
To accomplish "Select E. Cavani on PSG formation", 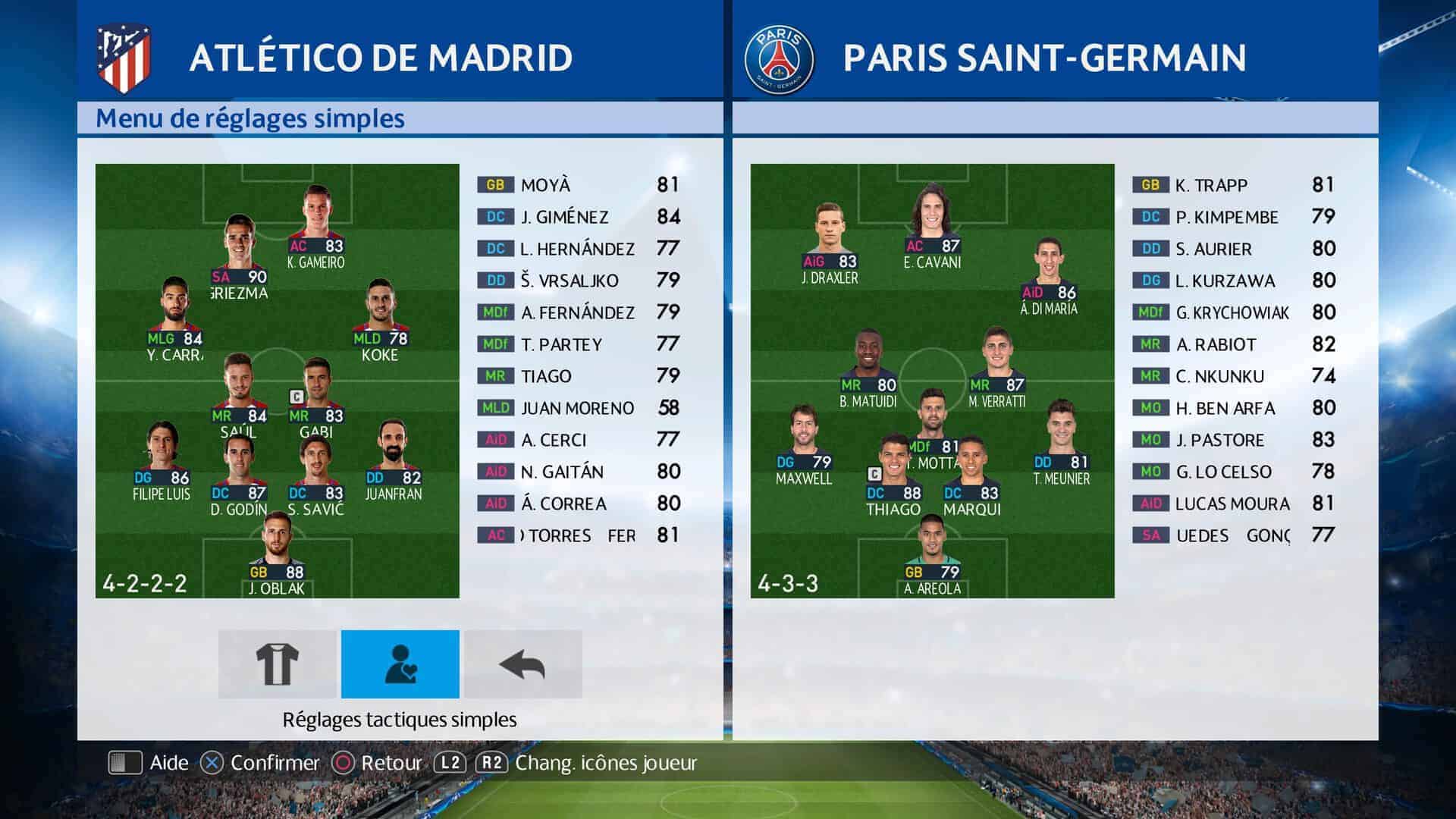I will 932,218.
